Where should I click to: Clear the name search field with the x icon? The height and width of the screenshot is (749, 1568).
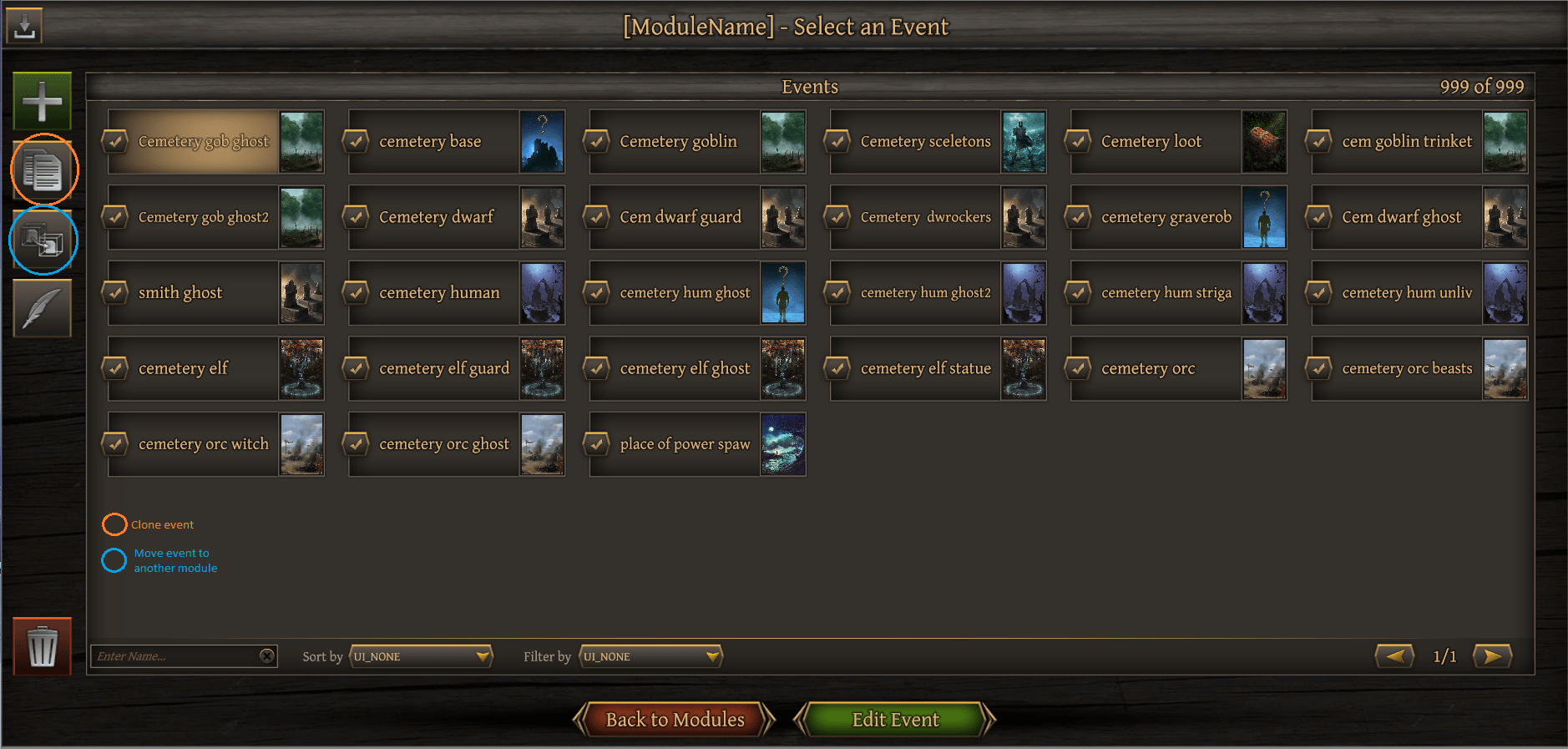(x=268, y=655)
